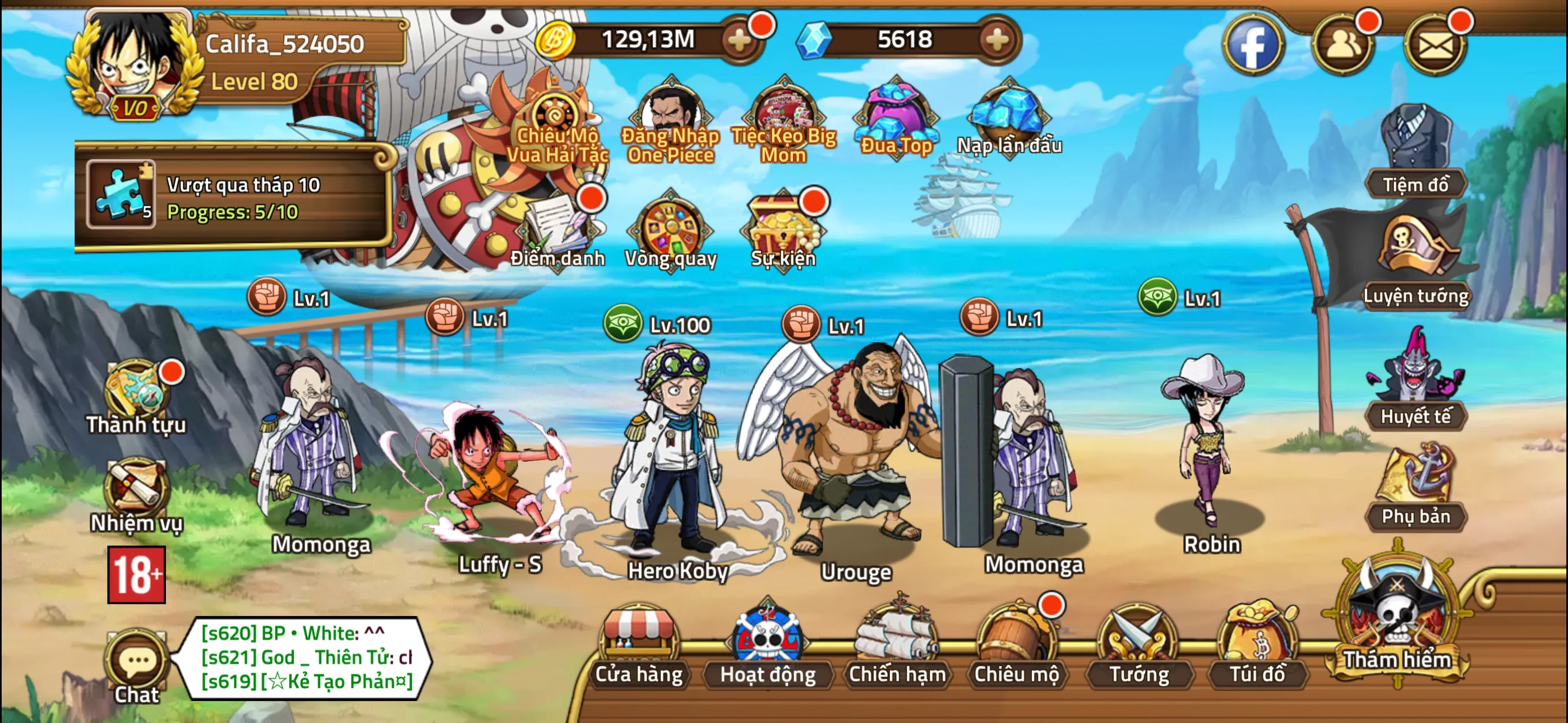Open the Sự kiện treasure chest event
The width and height of the screenshot is (1568, 723).
click(783, 231)
